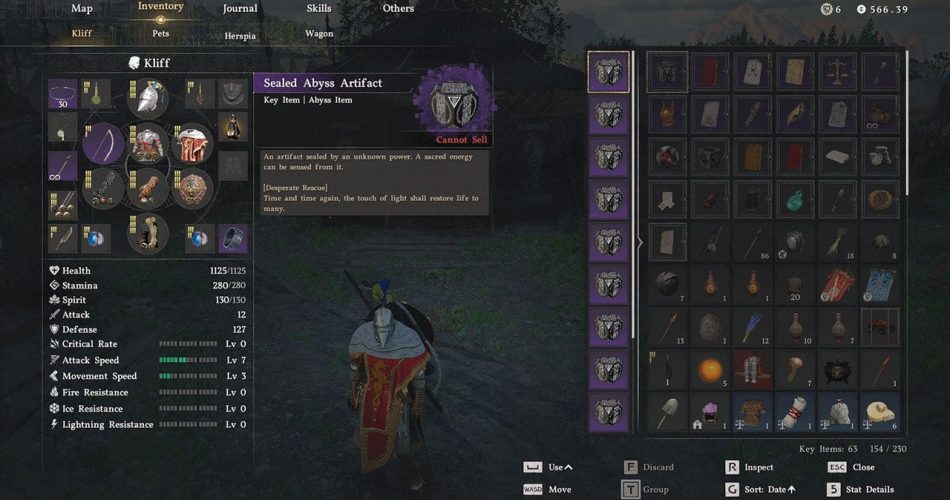950x500 pixels.
Task: Select the red cape equipment slot
Action: click(x=191, y=144)
